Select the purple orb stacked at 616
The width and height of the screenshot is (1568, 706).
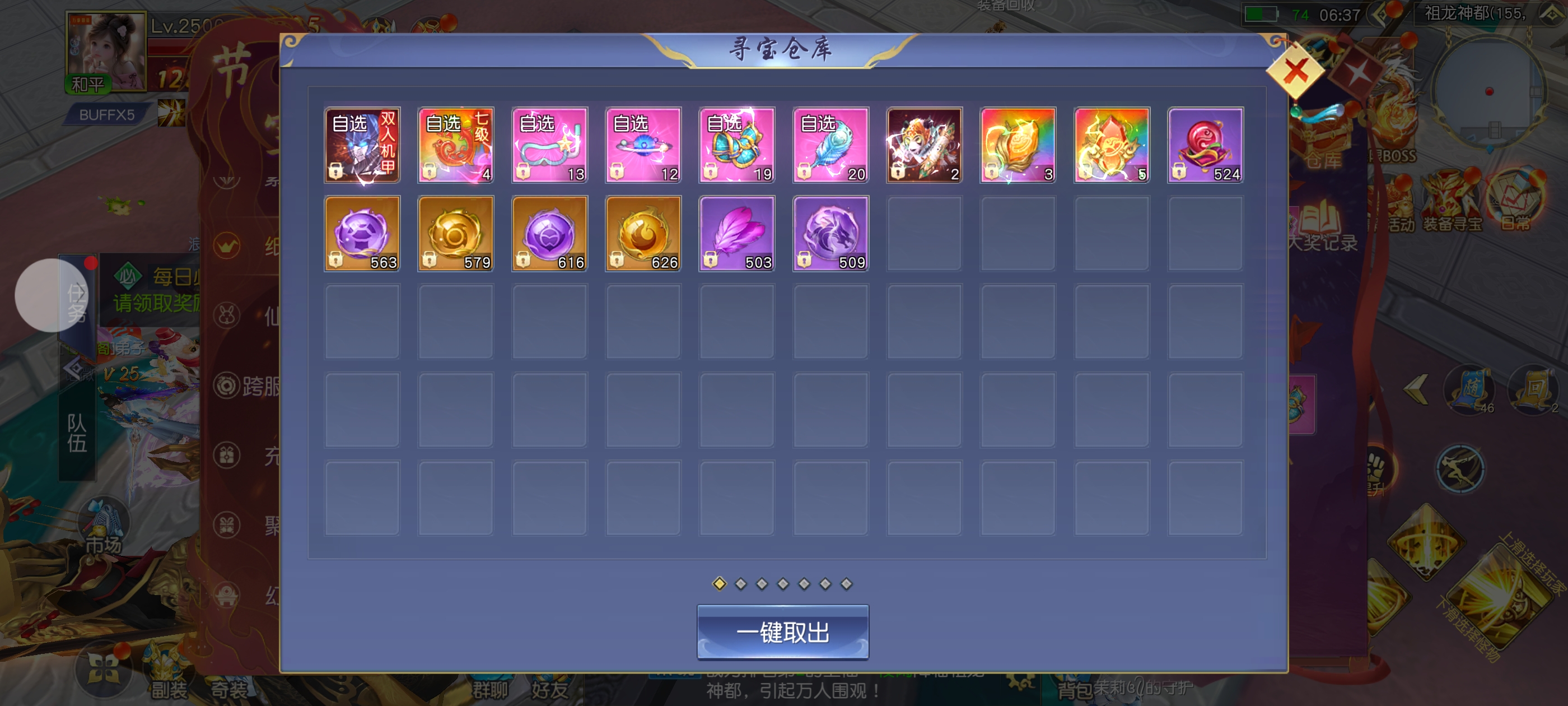tap(550, 234)
